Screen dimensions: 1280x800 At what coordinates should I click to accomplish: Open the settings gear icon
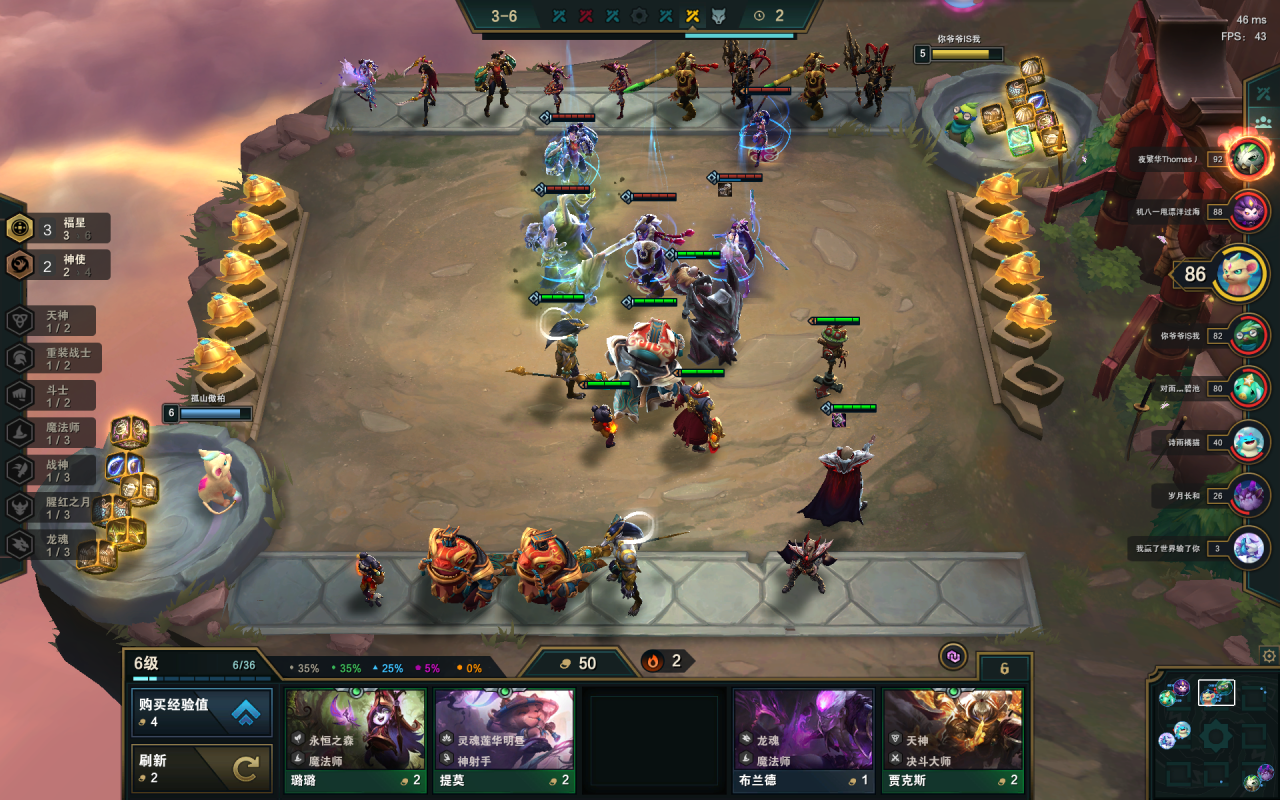tap(1269, 656)
